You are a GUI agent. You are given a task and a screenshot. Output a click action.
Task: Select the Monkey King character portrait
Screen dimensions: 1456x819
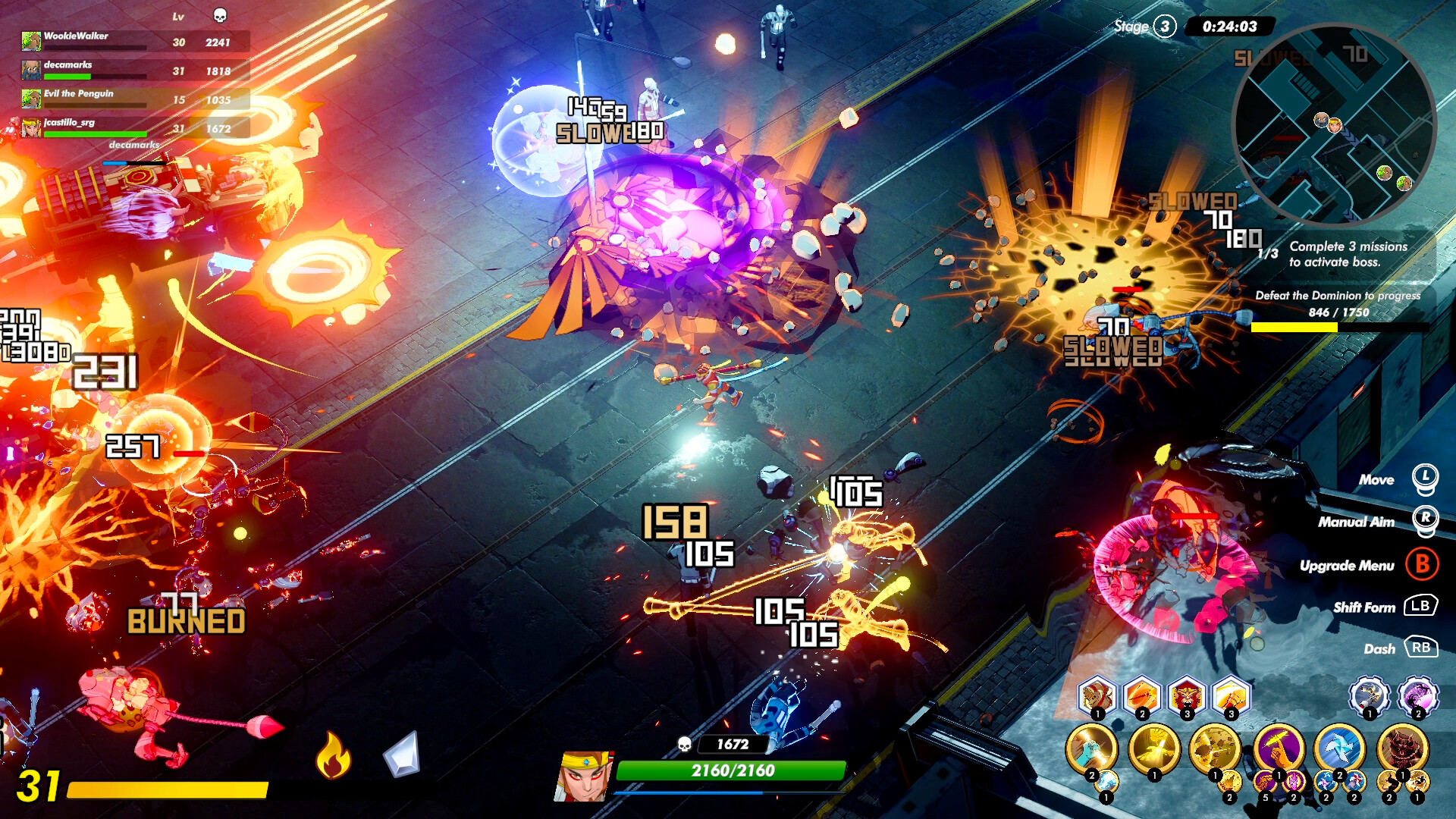point(583,776)
